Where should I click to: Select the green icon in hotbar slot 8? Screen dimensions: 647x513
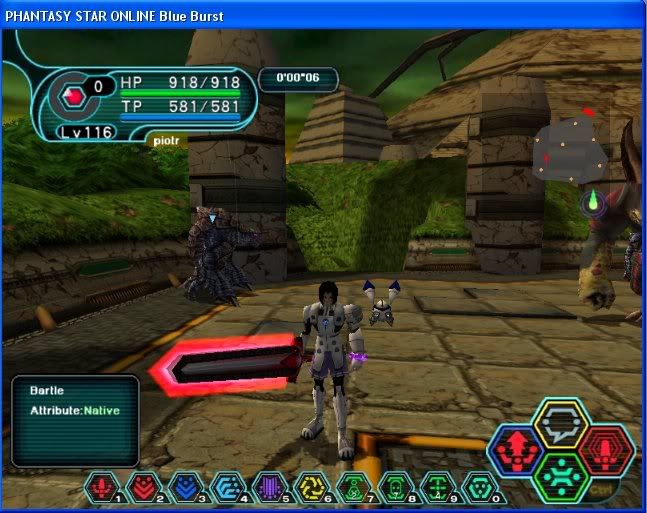tap(394, 486)
